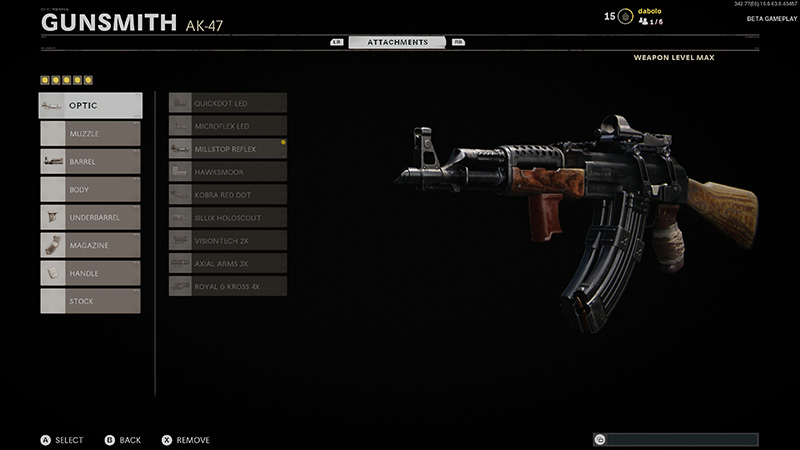Equip the Quickdot LED optic

coord(228,103)
